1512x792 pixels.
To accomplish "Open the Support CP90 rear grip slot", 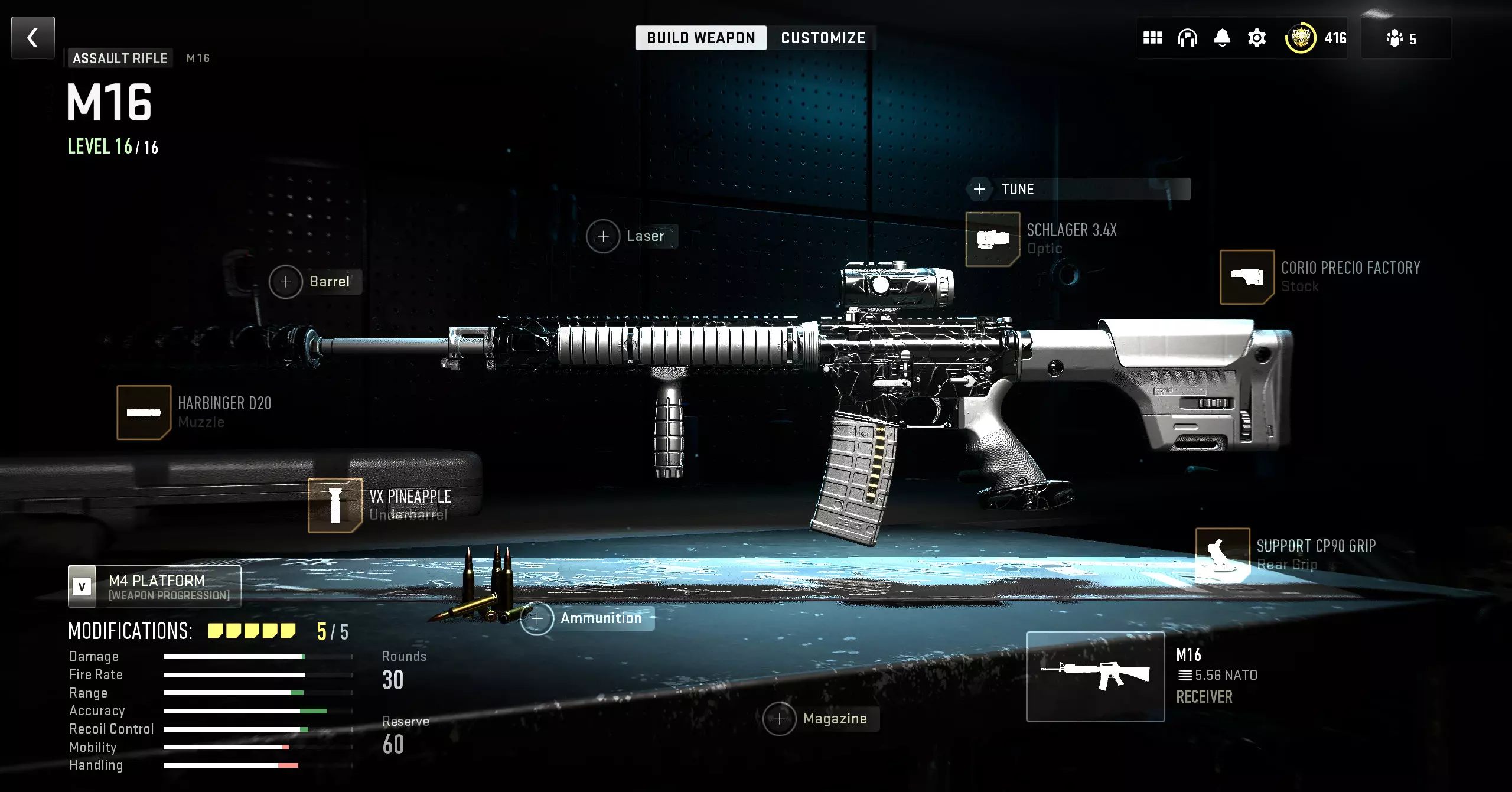I will tap(1222, 555).
